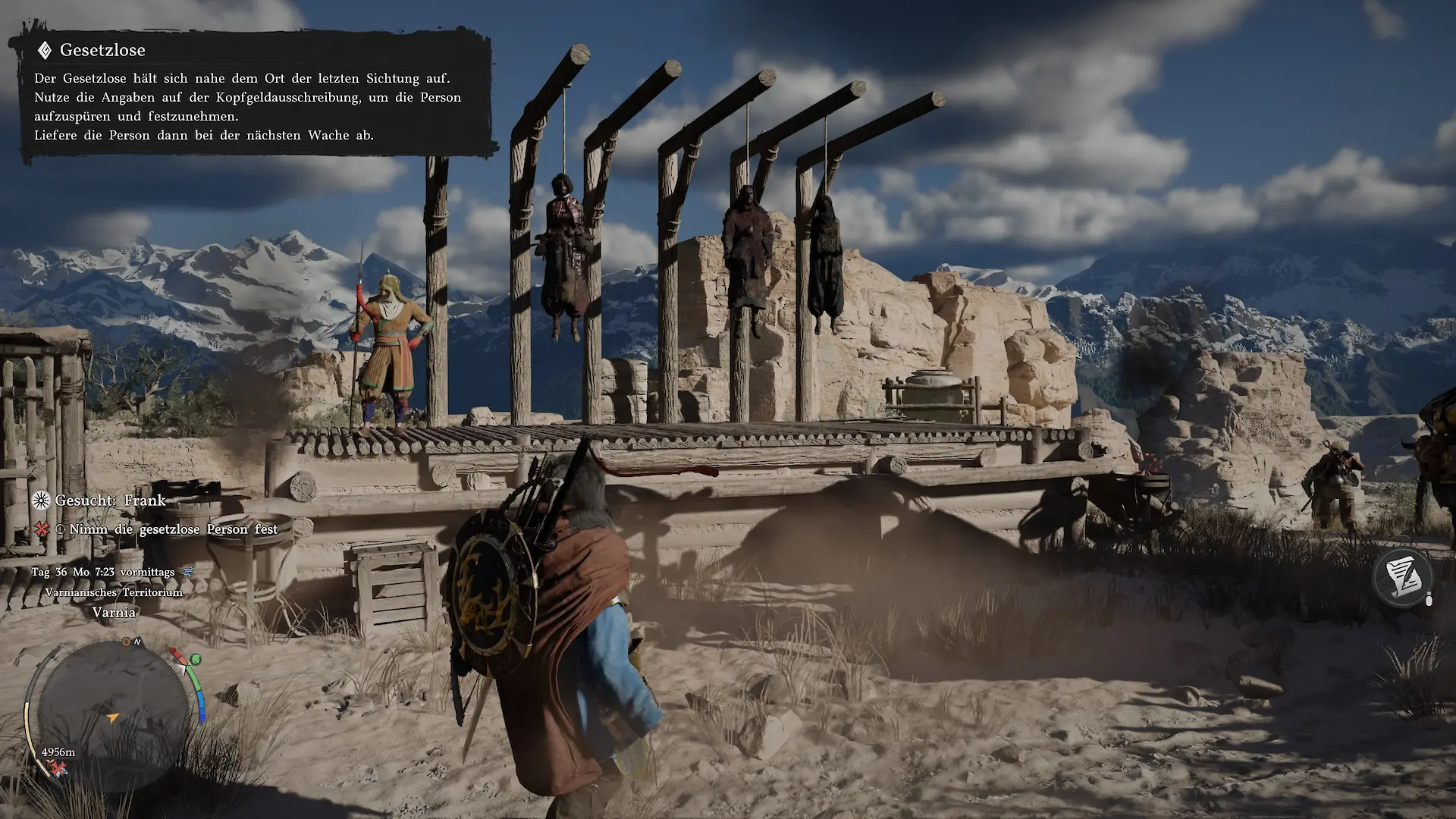Click the Varnia location label

coord(114,612)
